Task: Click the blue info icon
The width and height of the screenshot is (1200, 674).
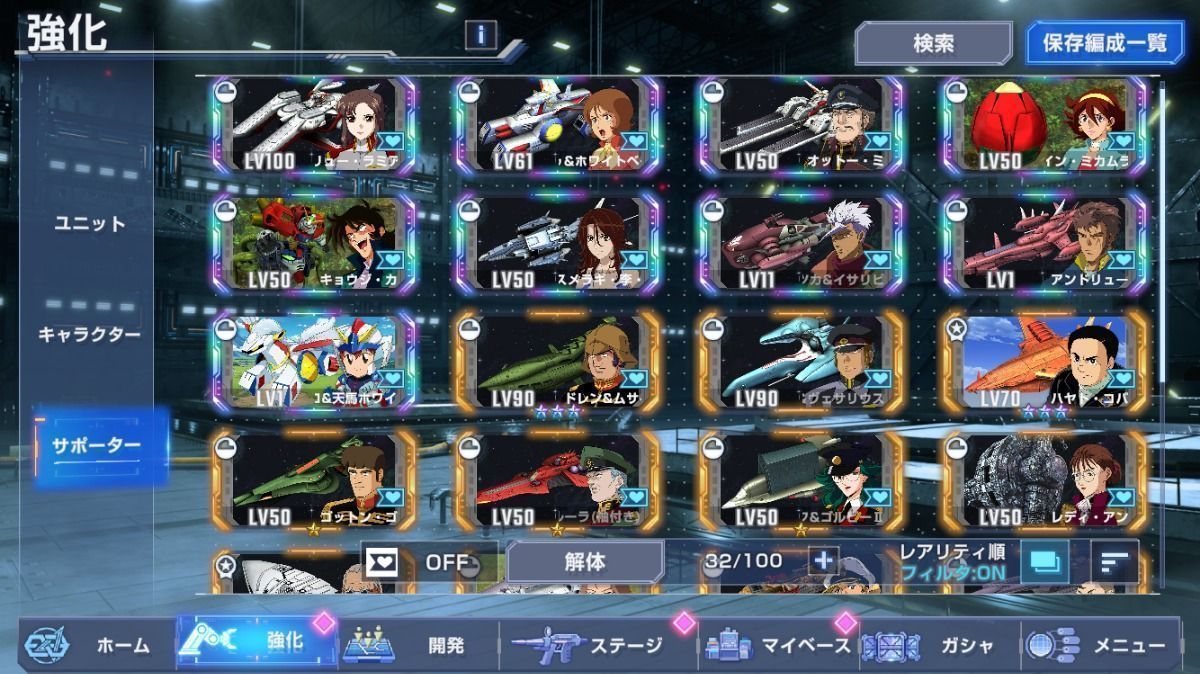Action: pos(481,35)
